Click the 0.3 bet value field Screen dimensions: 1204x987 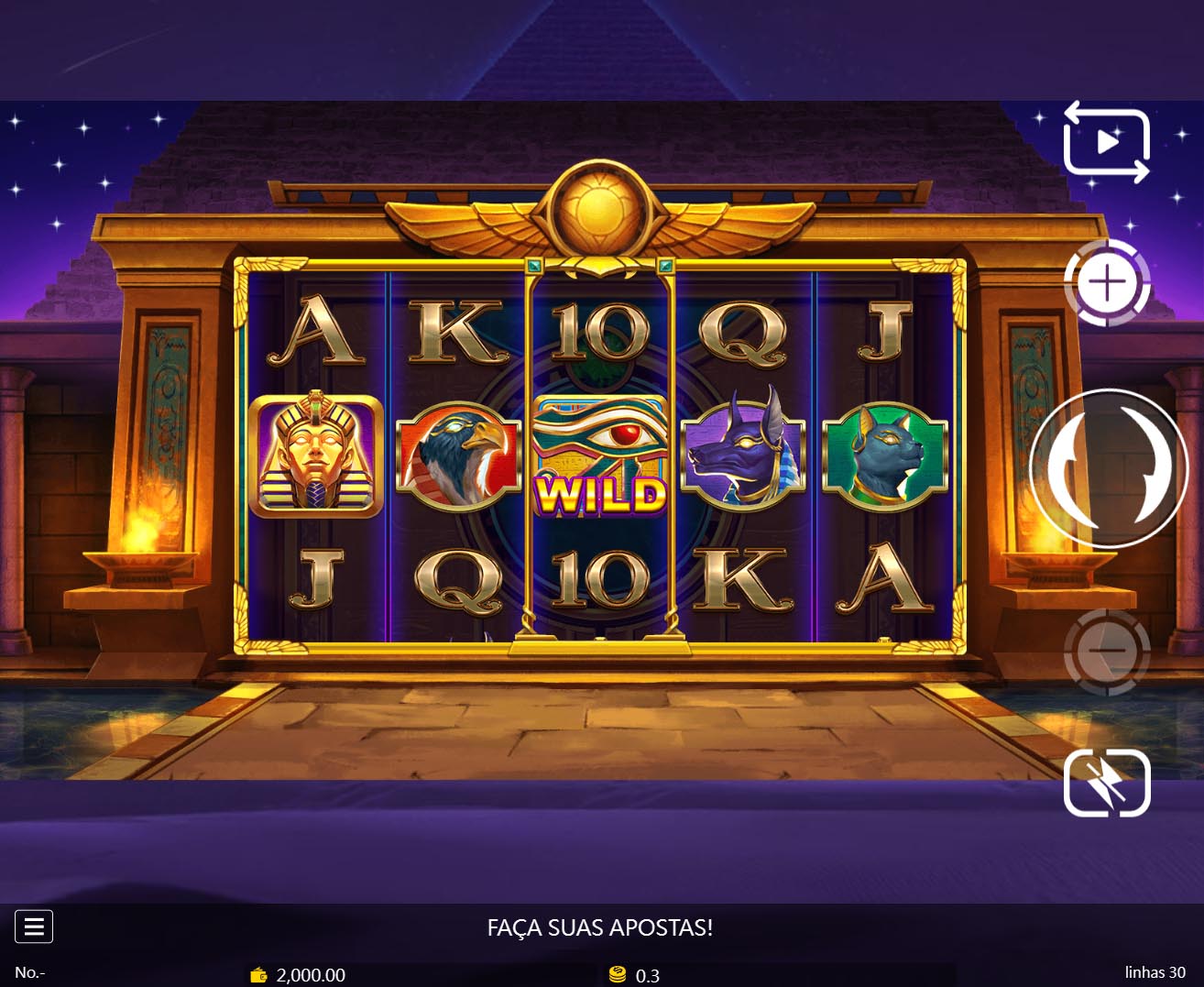pyautogui.click(x=648, y=976)
